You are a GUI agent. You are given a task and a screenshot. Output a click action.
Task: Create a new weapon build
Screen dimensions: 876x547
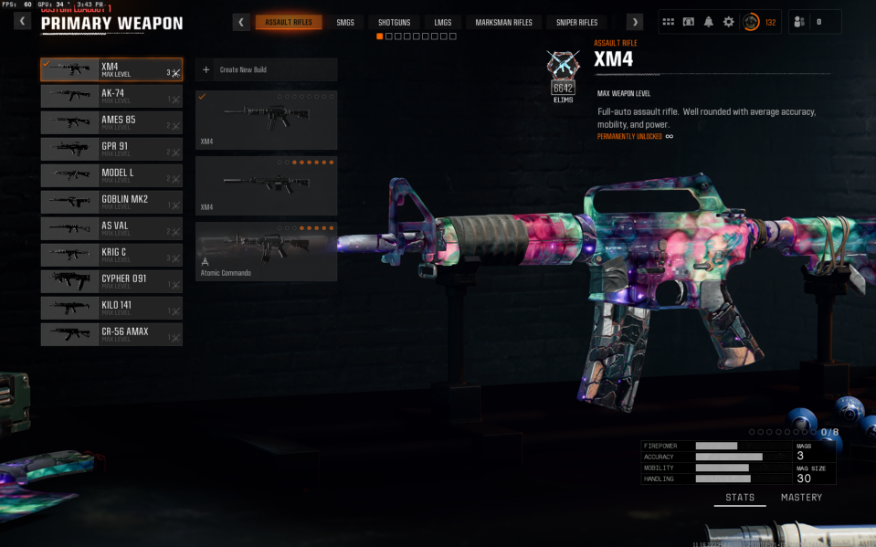(x=266, y=70)
